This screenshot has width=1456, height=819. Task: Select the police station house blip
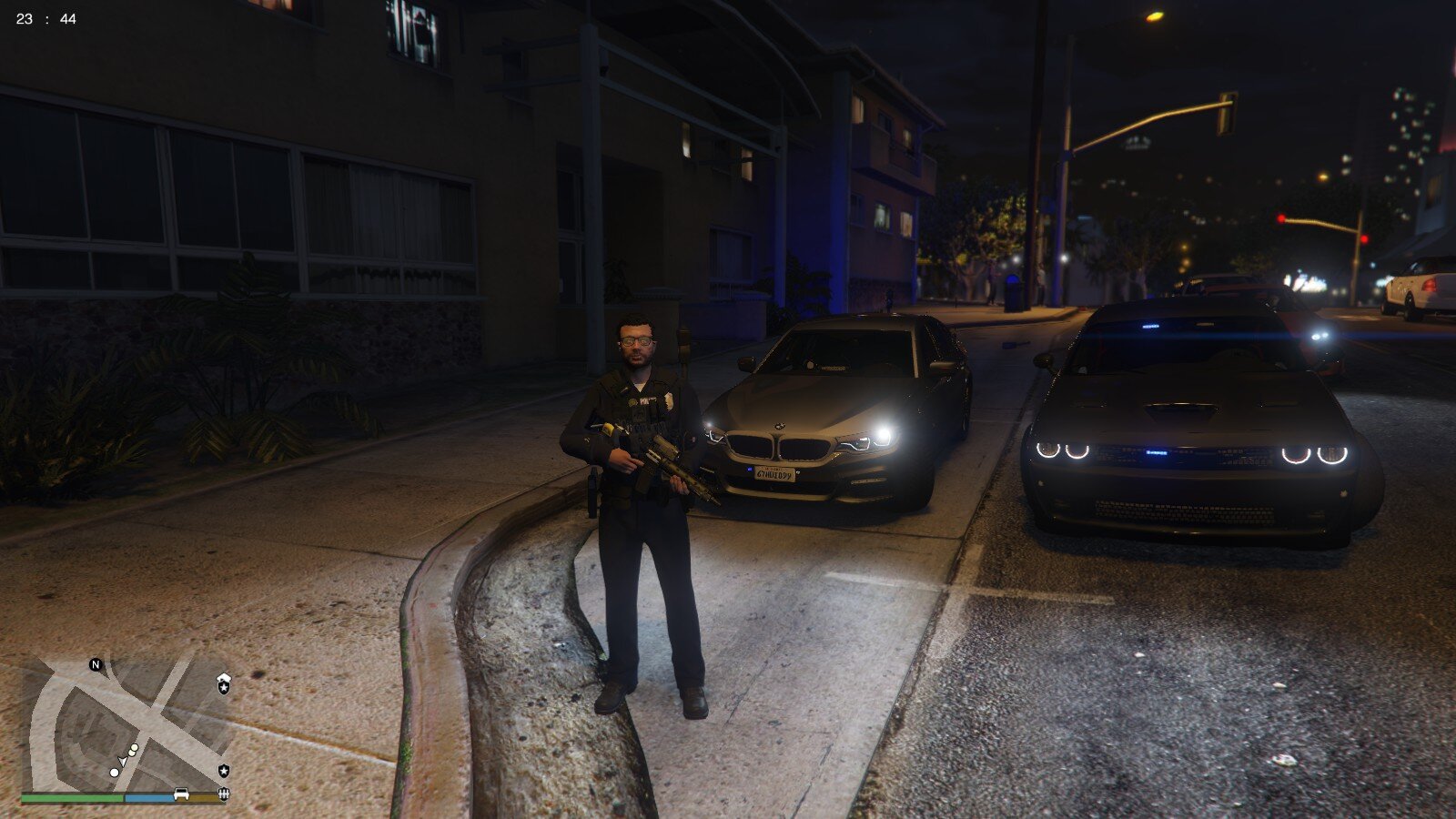pos(224,683)
